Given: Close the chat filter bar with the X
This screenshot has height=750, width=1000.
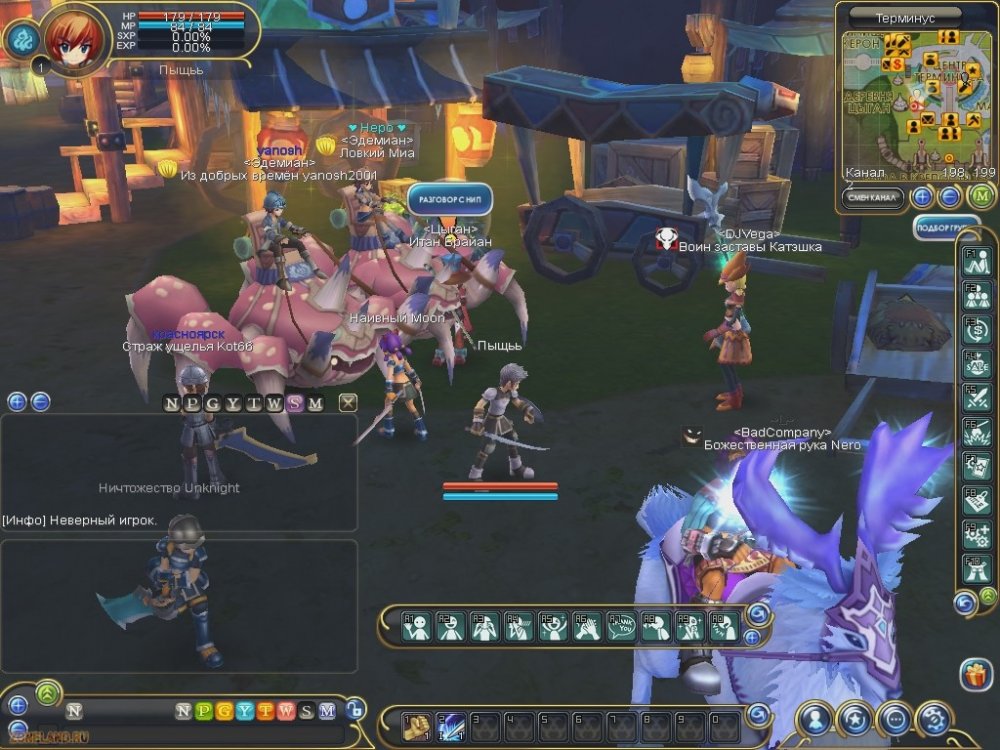Looking at the screenshot, I should point(348,403).
